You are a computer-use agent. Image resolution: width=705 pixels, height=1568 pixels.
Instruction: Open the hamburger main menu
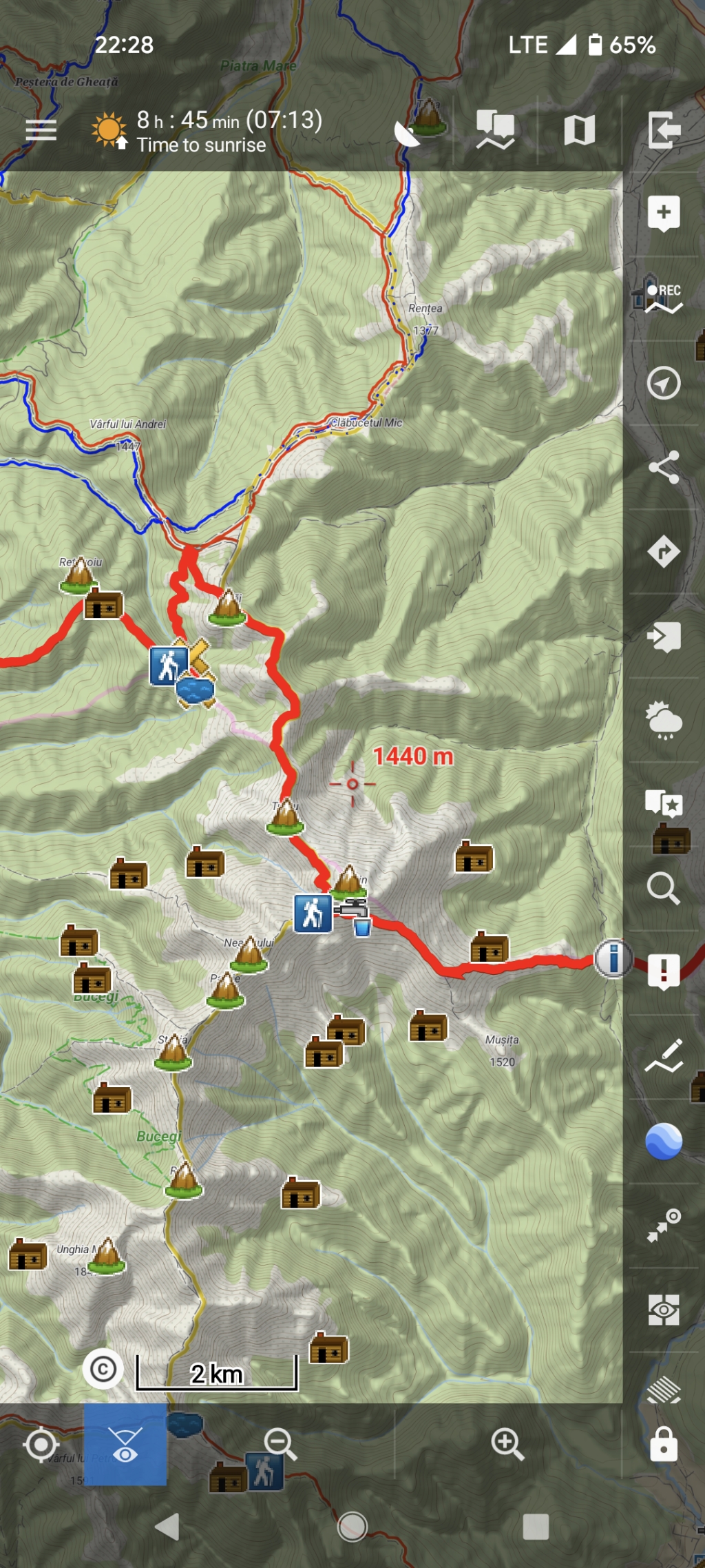click(41, 130)
